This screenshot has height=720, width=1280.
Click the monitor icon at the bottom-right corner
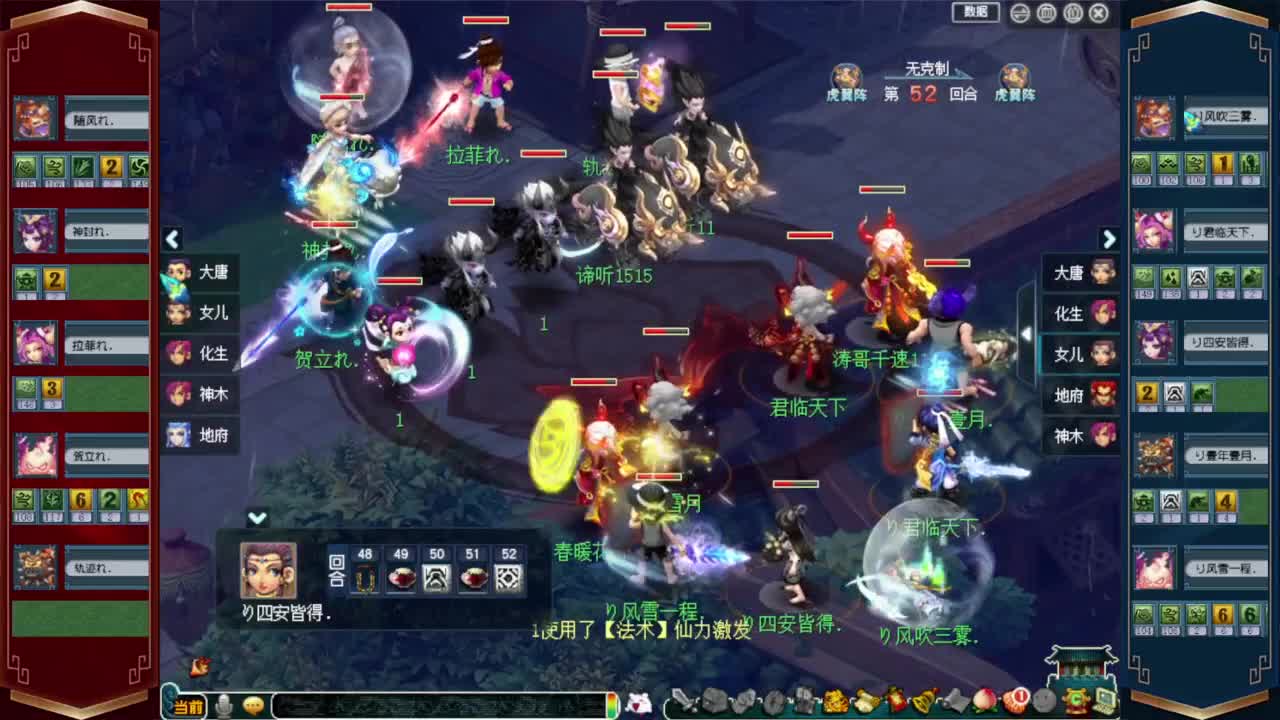1097,701
